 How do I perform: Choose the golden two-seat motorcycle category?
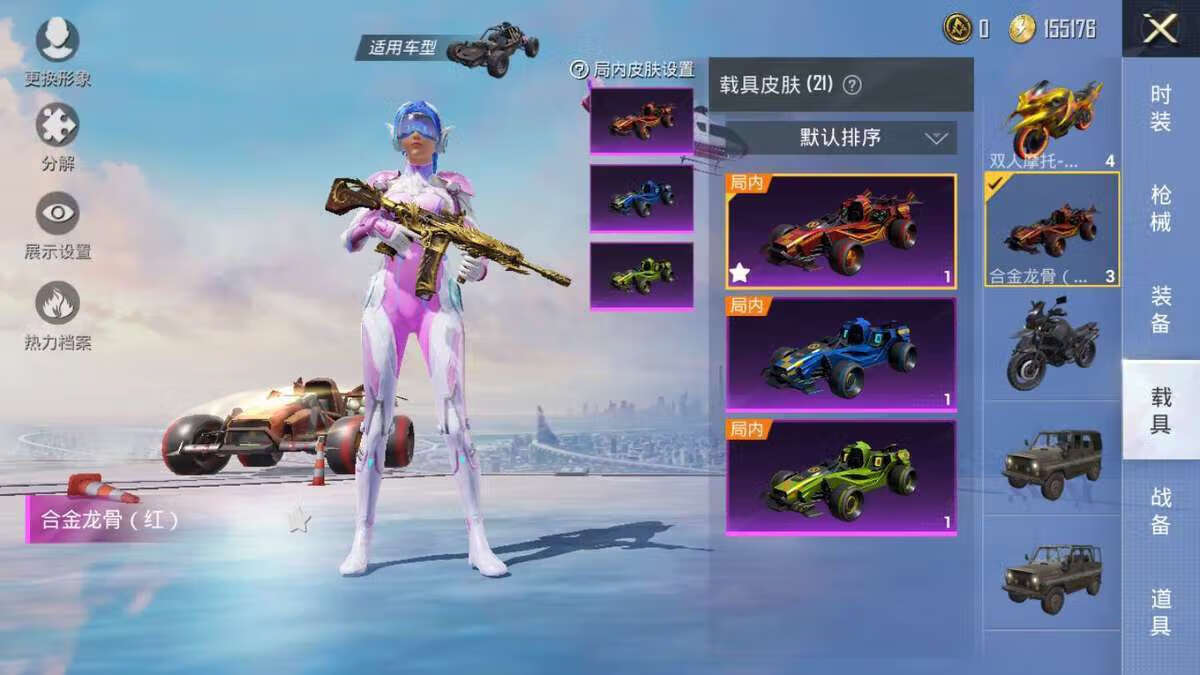[x=1052, y=120]
